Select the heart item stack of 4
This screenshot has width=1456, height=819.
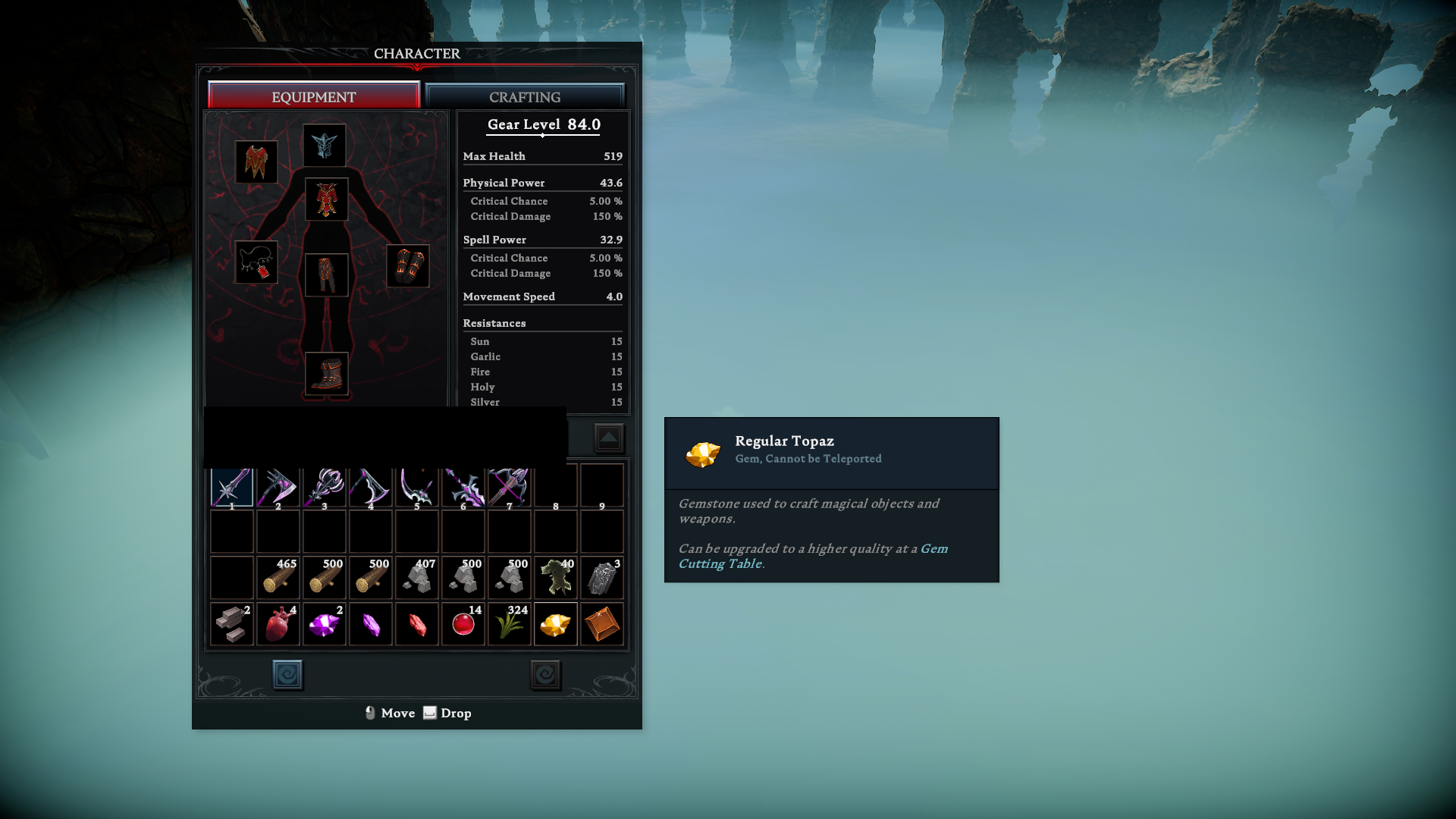(278, 624)
